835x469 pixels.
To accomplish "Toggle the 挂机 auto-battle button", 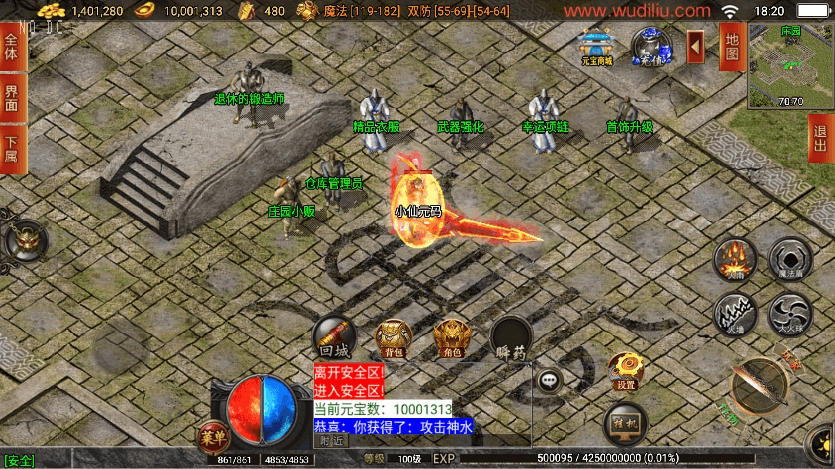I will pos(627,422).
